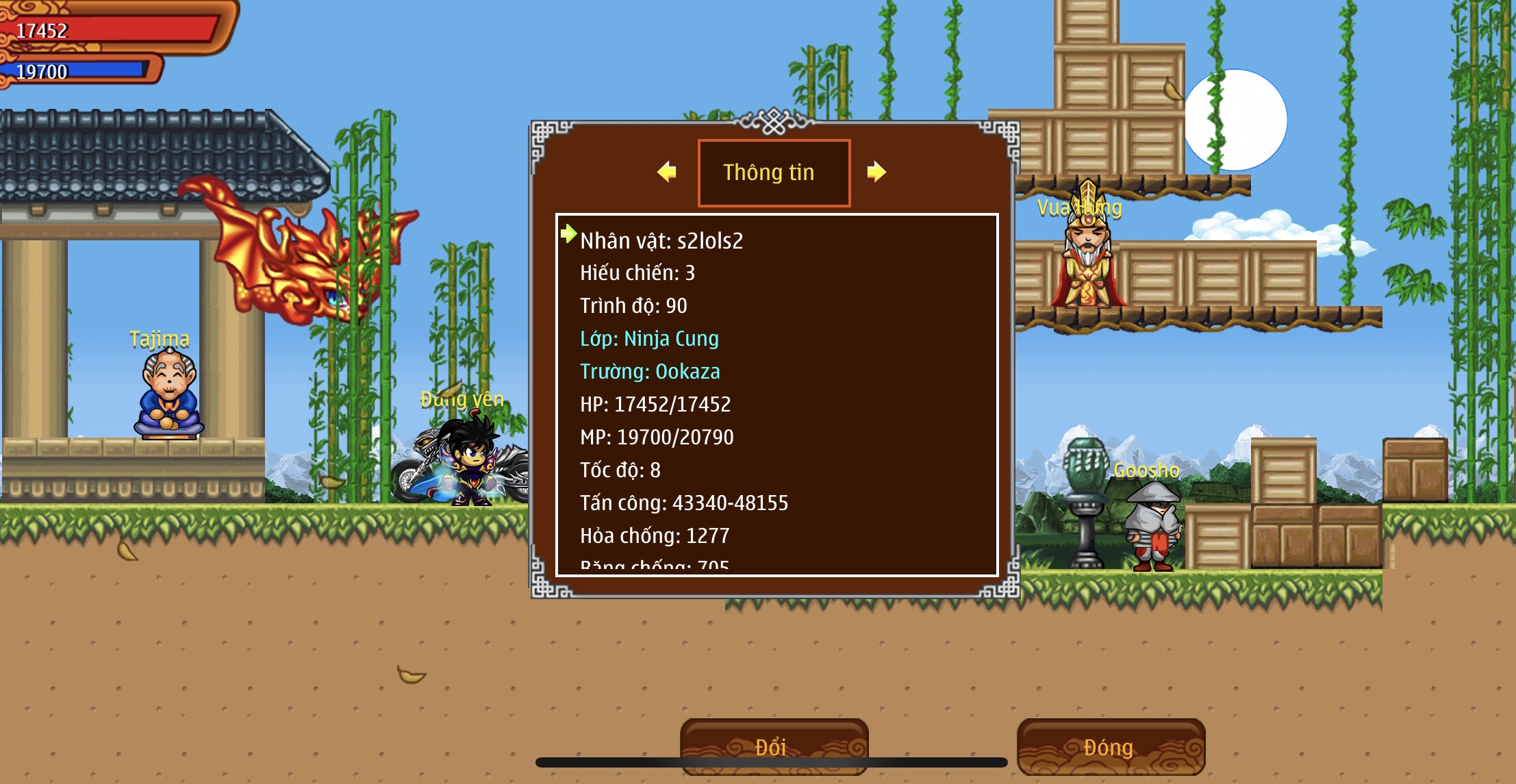Click the Đổi button
The width and height of the screenshot is (1516, 784).
click(x=774, y=746)
